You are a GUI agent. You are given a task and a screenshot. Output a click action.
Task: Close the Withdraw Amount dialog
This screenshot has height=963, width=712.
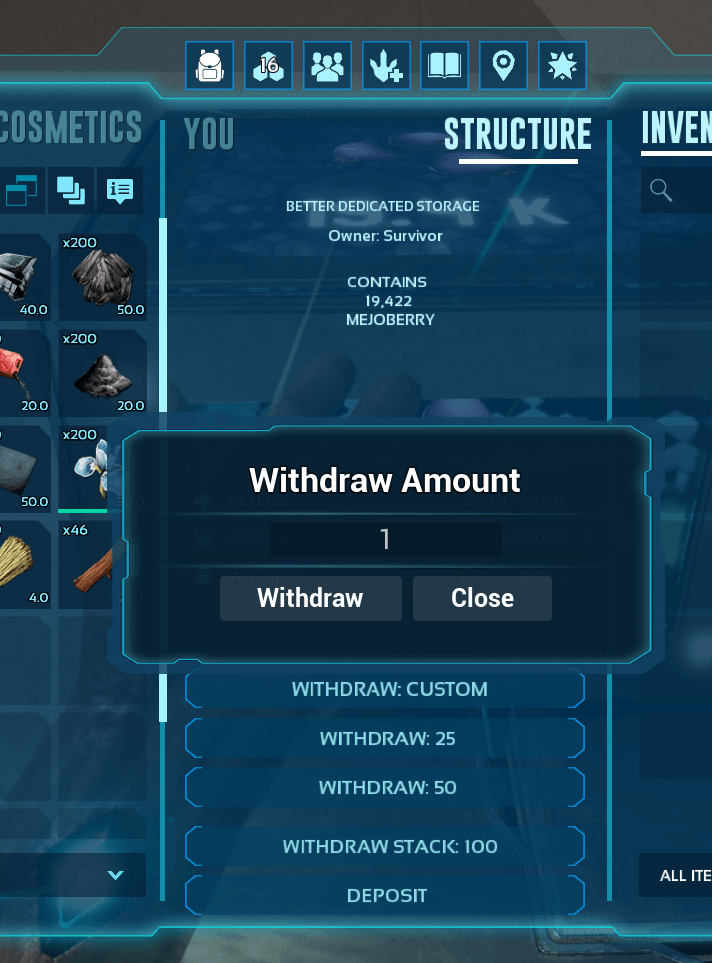[x=482, y=598]
